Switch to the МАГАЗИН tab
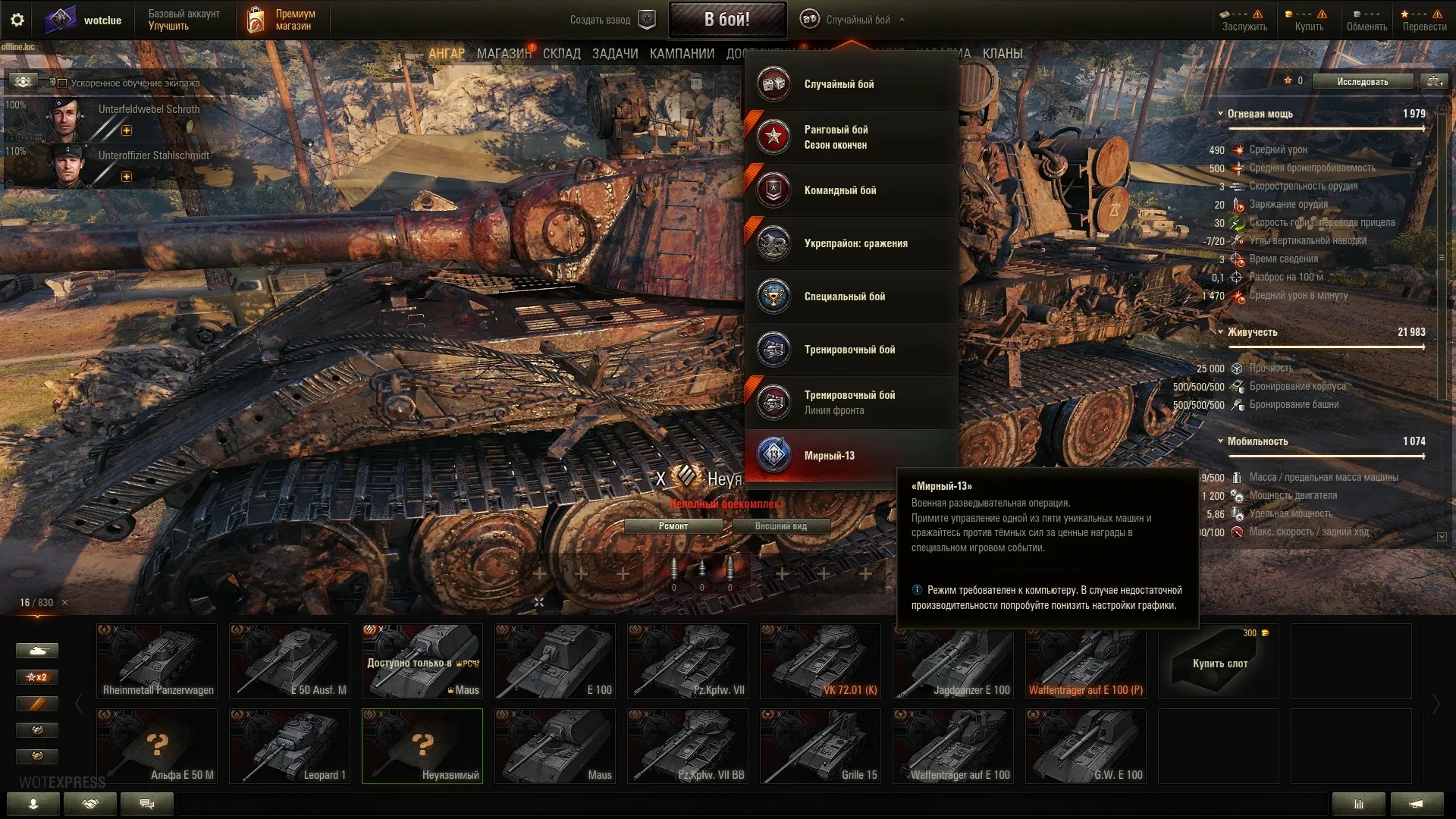Viewport: 1456px width, 819px height. pyautogui.click(x=504, y=54)
